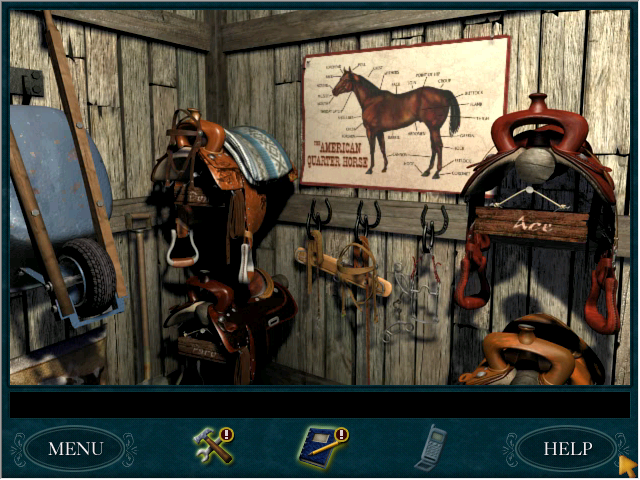Open the HELP button
640x480 pixels.
[566, 448]
